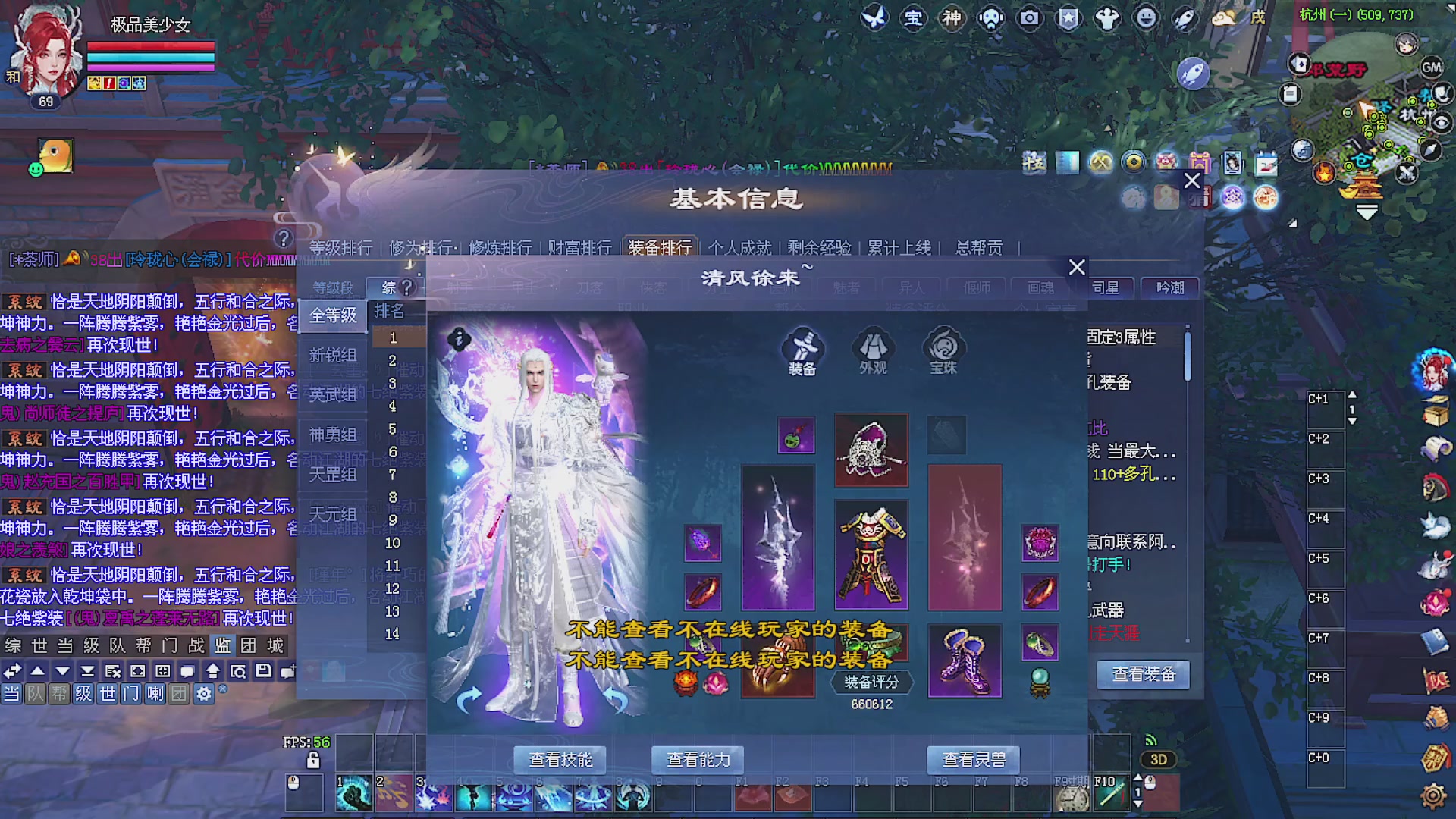
Task: Switch ranking filter to 新锐组
Action: [334, 355]
